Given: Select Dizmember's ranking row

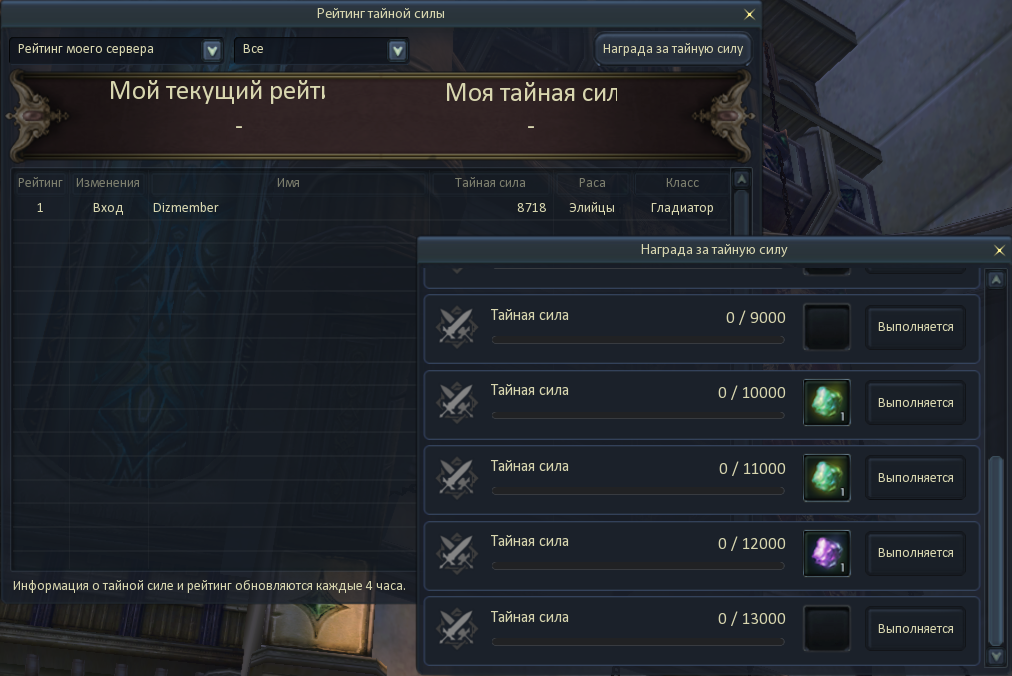Looking at the screenshot, I should 370,208.
